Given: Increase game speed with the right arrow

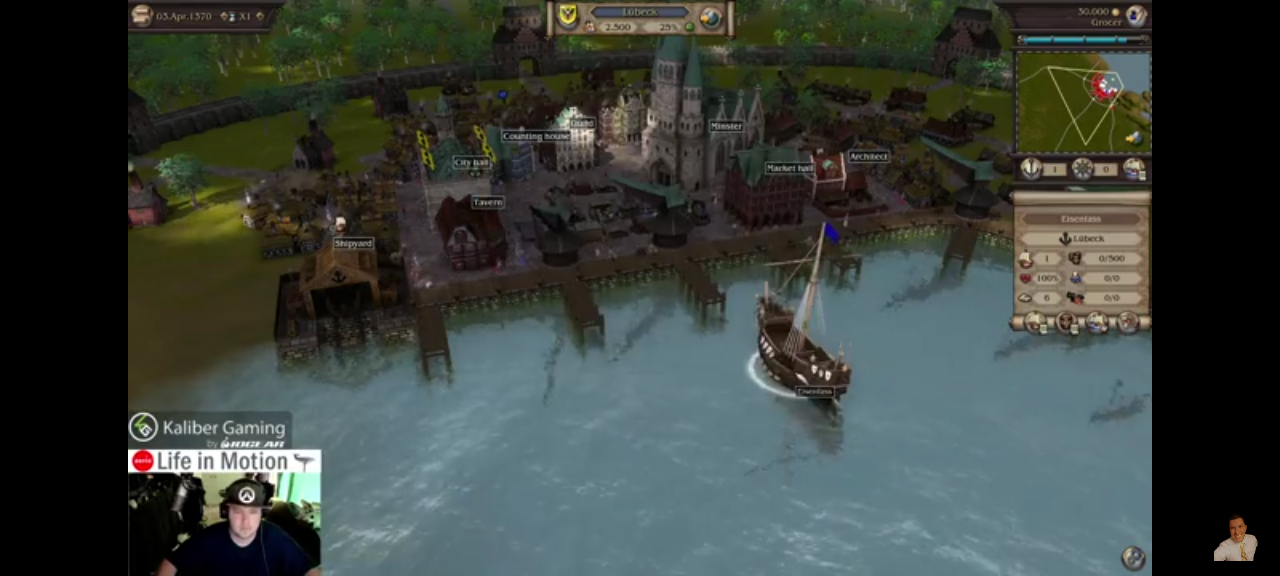Looking at the screenshot, I should pos(261,16).
